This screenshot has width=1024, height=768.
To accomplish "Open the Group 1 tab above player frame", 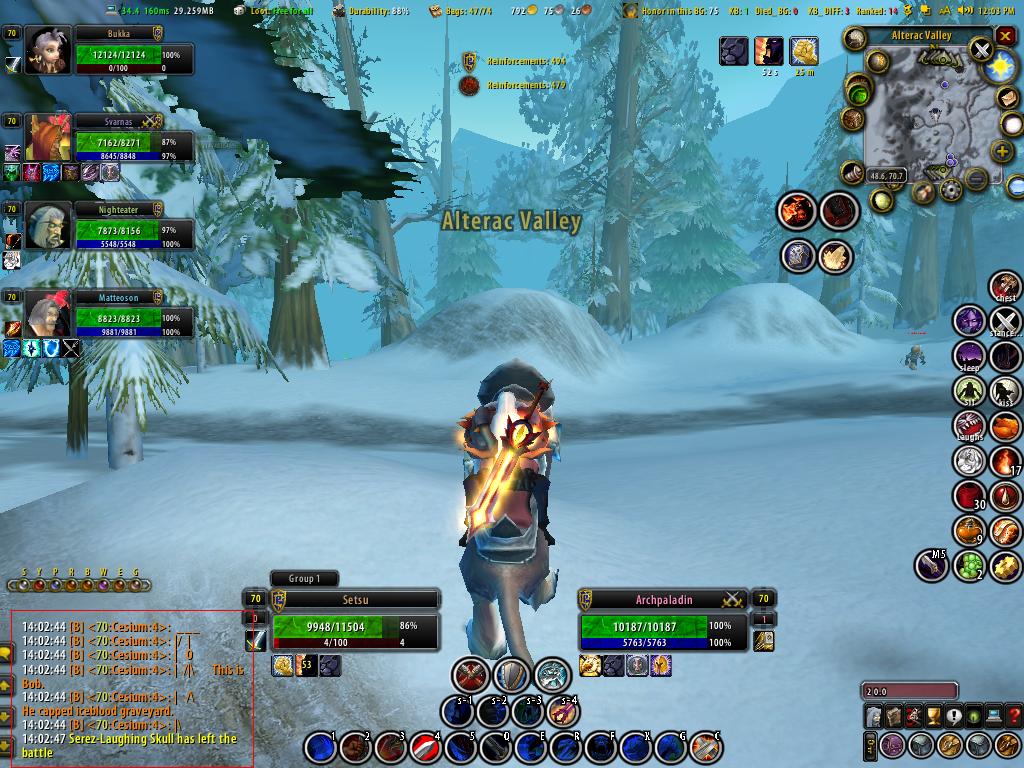I will pyautogui.click(x=304, y=578).
